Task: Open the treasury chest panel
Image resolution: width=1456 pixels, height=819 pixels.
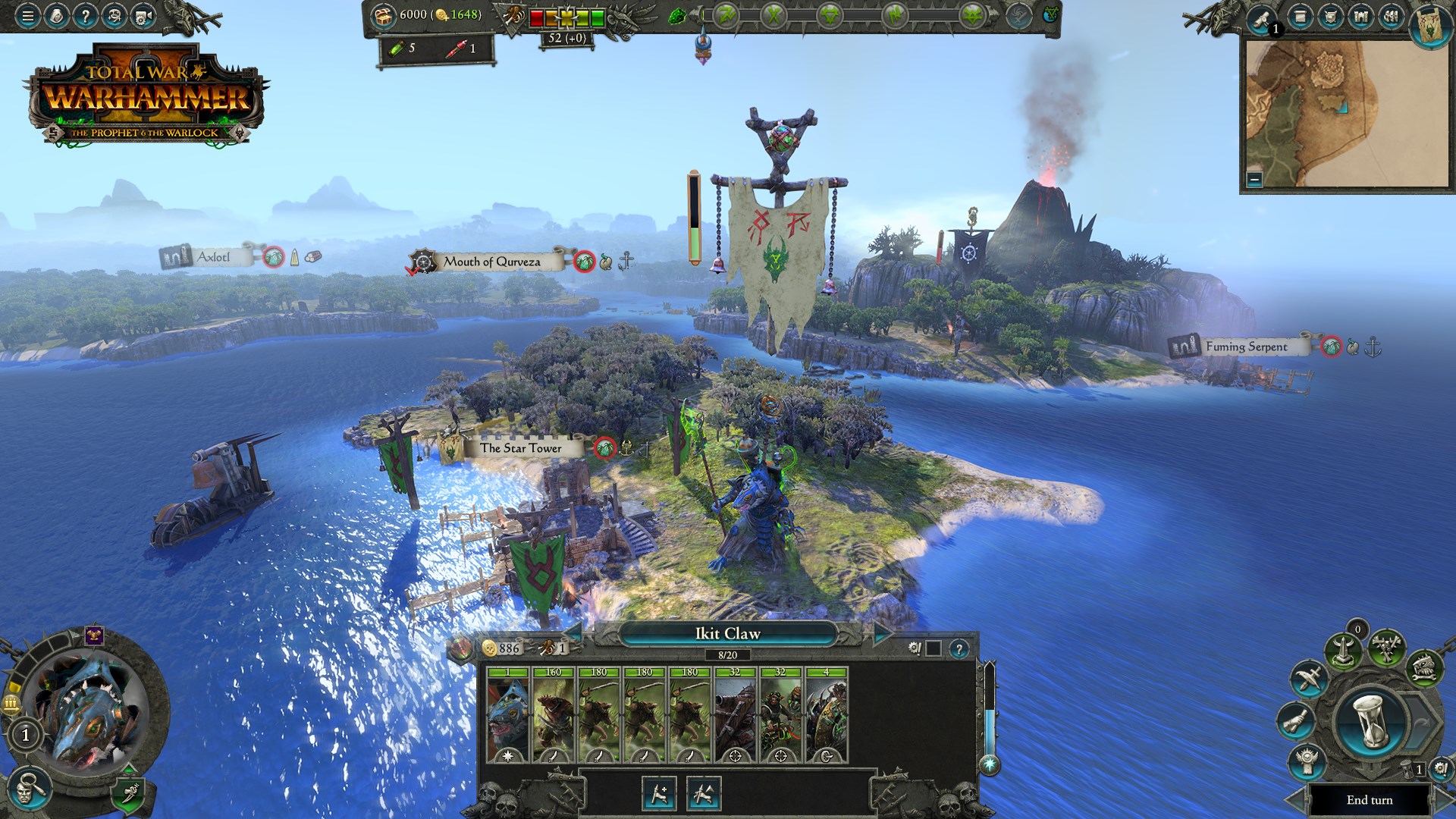Action: coord(383,14)
